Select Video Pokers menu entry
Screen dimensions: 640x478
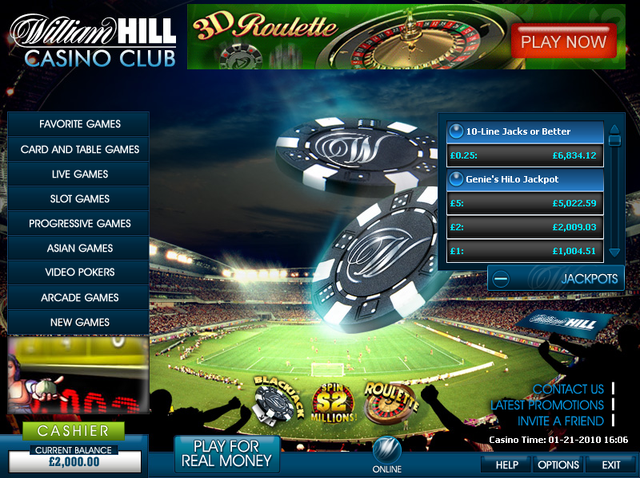click(x=79, y=272)
